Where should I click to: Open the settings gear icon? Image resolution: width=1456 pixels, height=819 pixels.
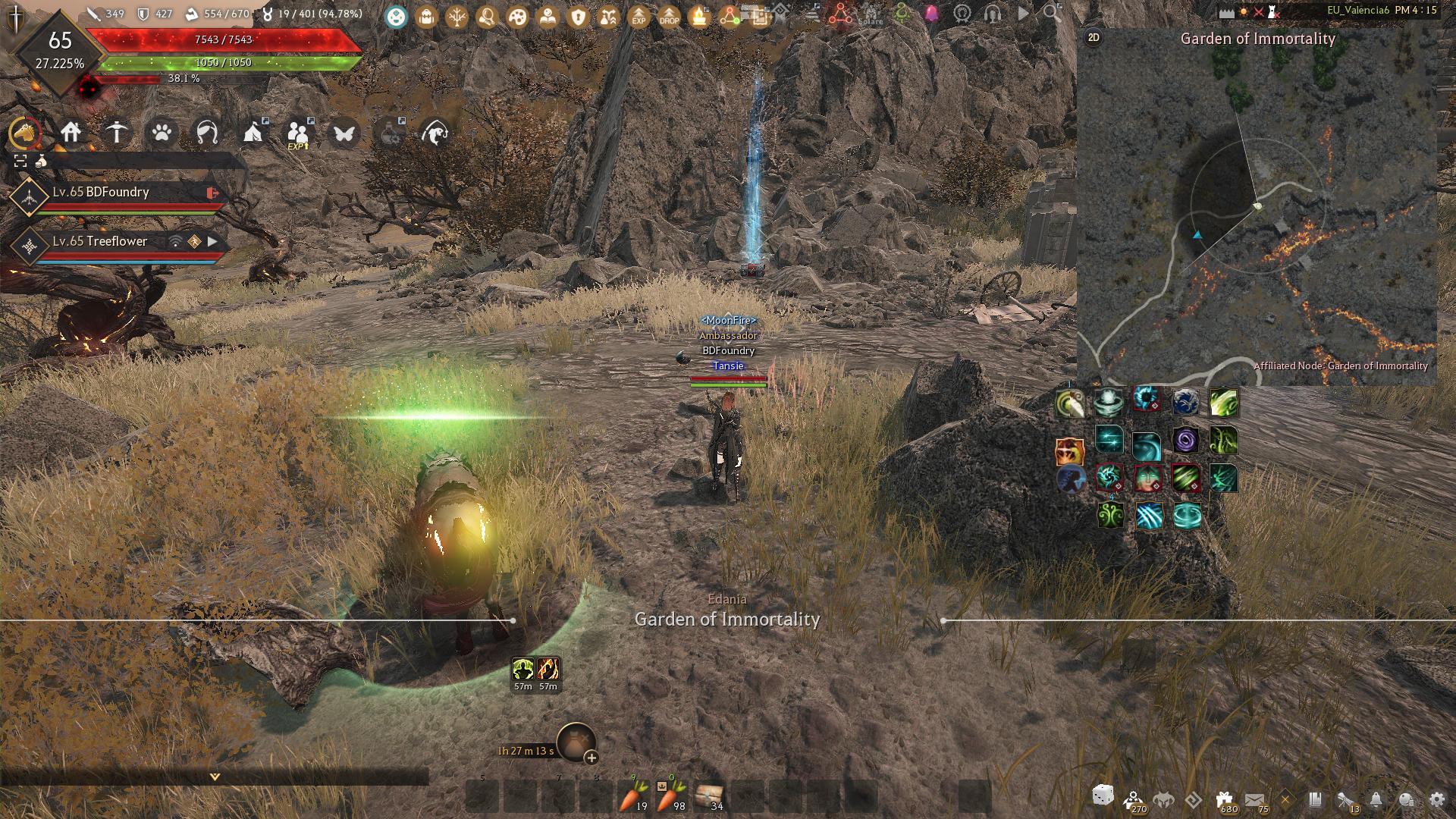pyautogui.click(x=1436, y=799)
